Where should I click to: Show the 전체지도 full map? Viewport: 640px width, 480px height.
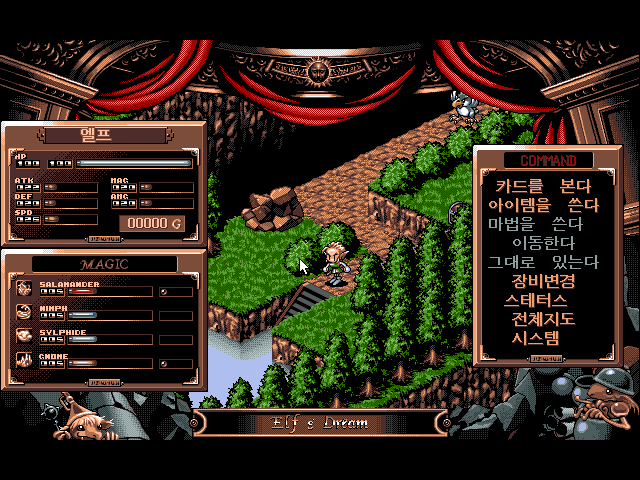(543, 319)
